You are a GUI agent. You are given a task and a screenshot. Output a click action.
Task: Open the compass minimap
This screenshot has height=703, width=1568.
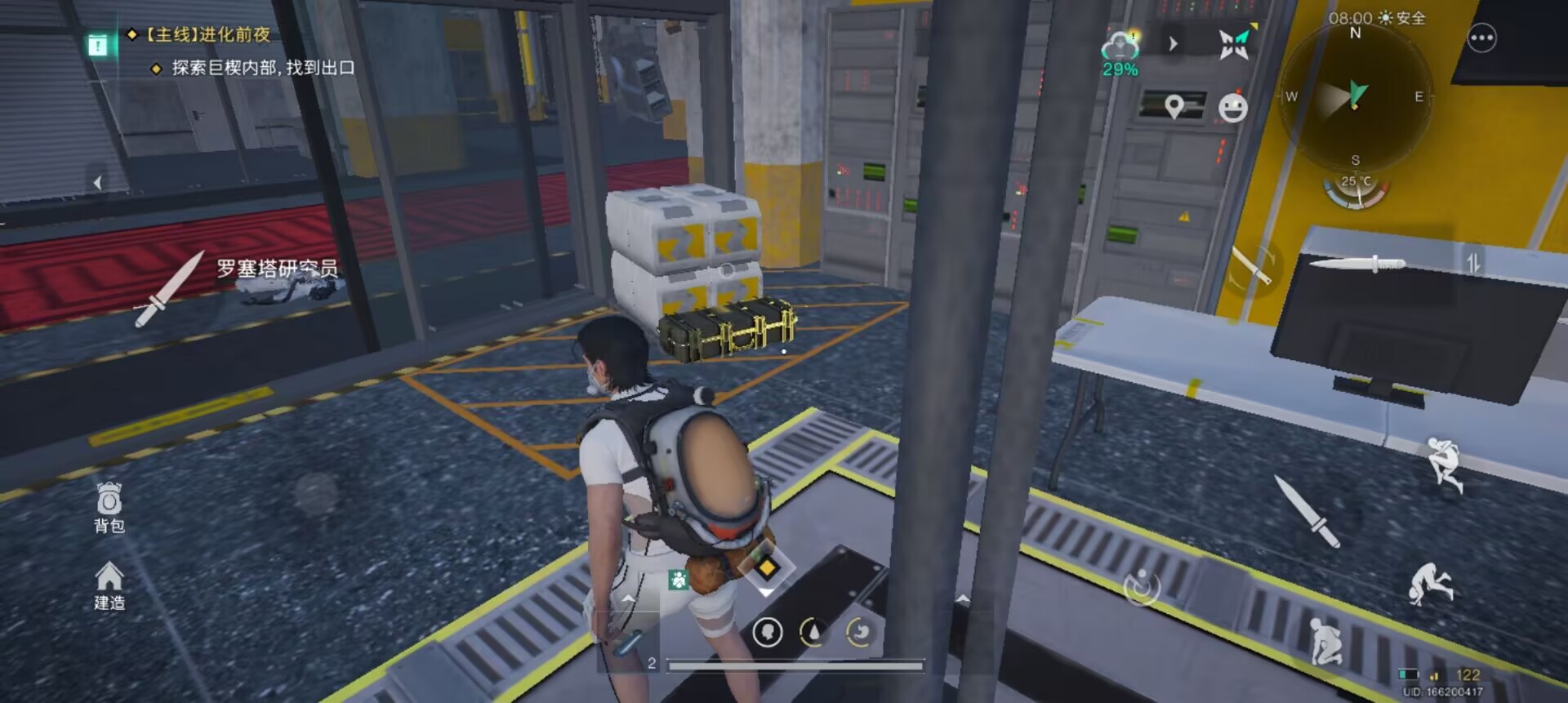tap(1355, 96)
